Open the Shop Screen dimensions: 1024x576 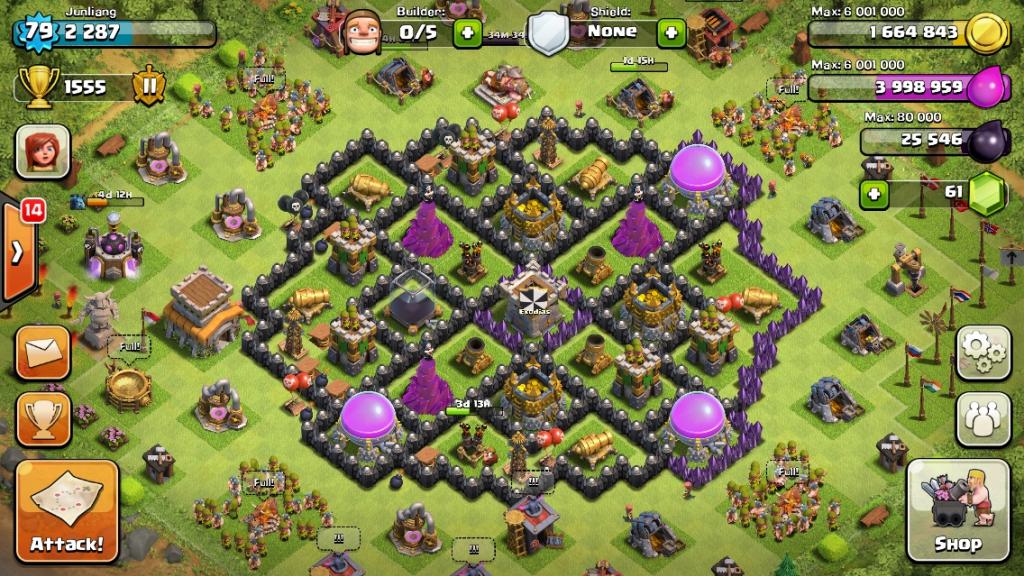click(x=958, y=510)
